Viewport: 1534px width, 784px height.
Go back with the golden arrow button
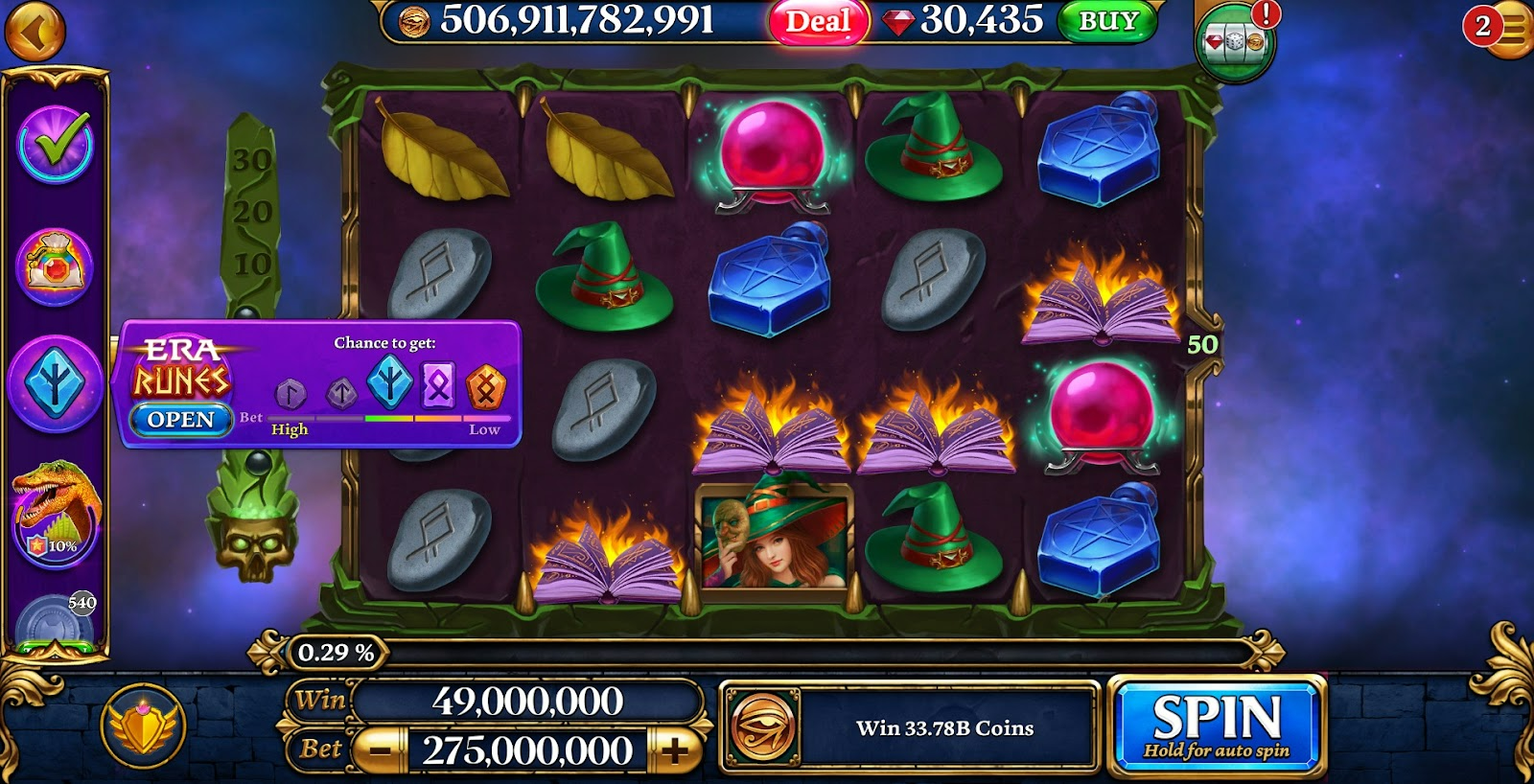[x=35, y=32]
